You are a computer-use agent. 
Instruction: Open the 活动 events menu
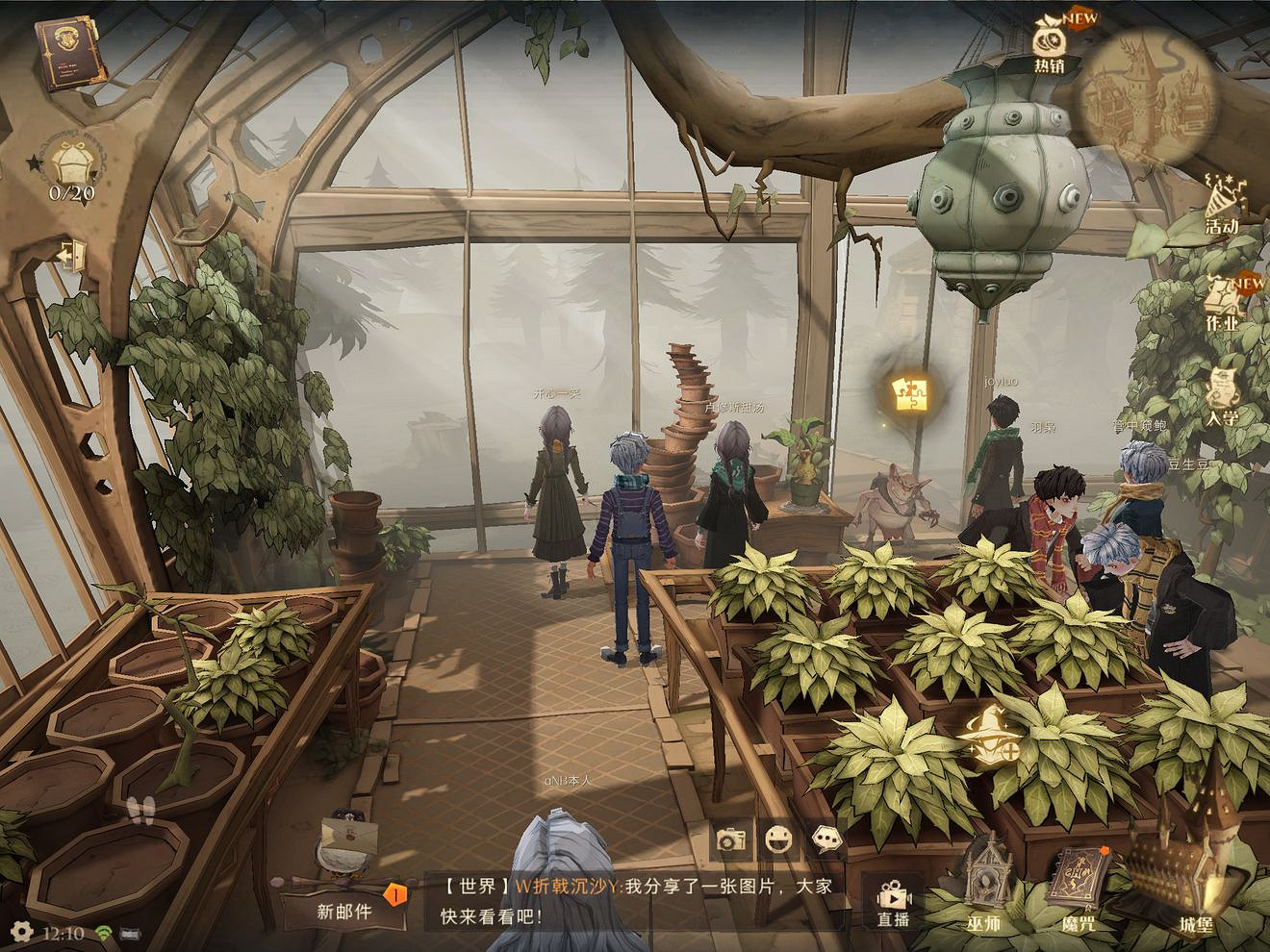1223,204
